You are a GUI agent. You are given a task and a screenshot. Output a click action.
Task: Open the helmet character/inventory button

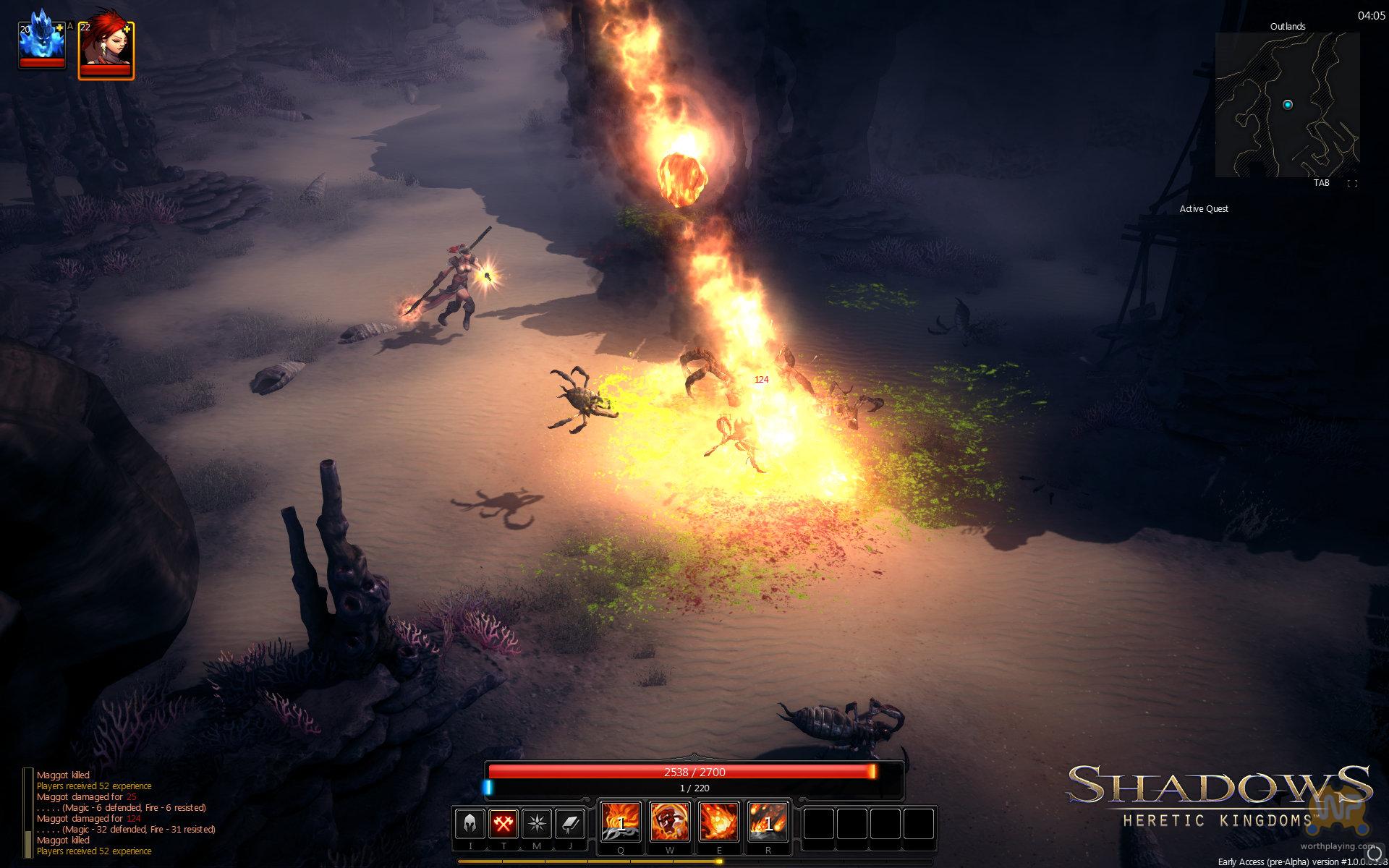(470, 824)
